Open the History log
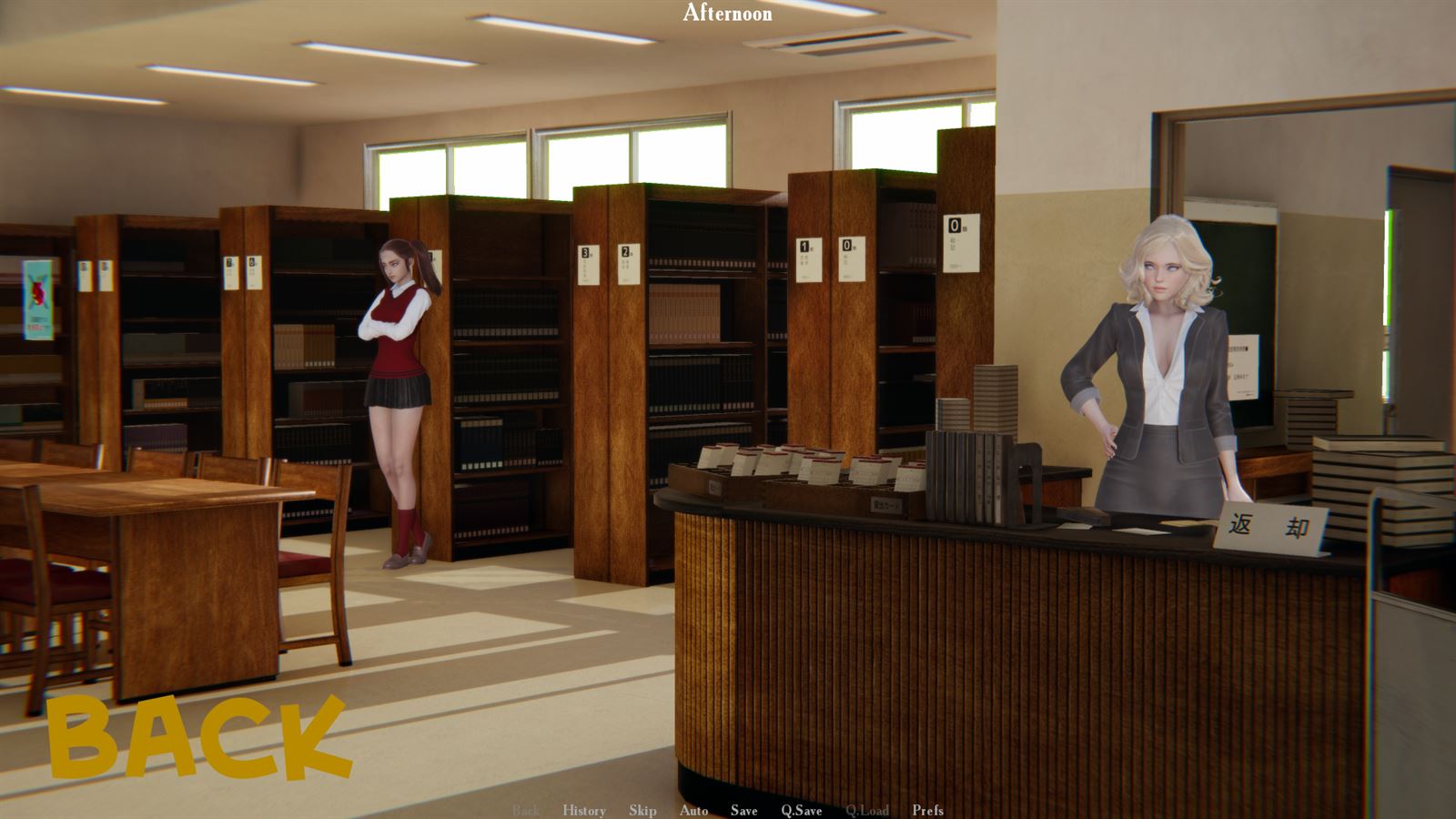This screenshot has width=1456, height=819. [x=586, y=810]
